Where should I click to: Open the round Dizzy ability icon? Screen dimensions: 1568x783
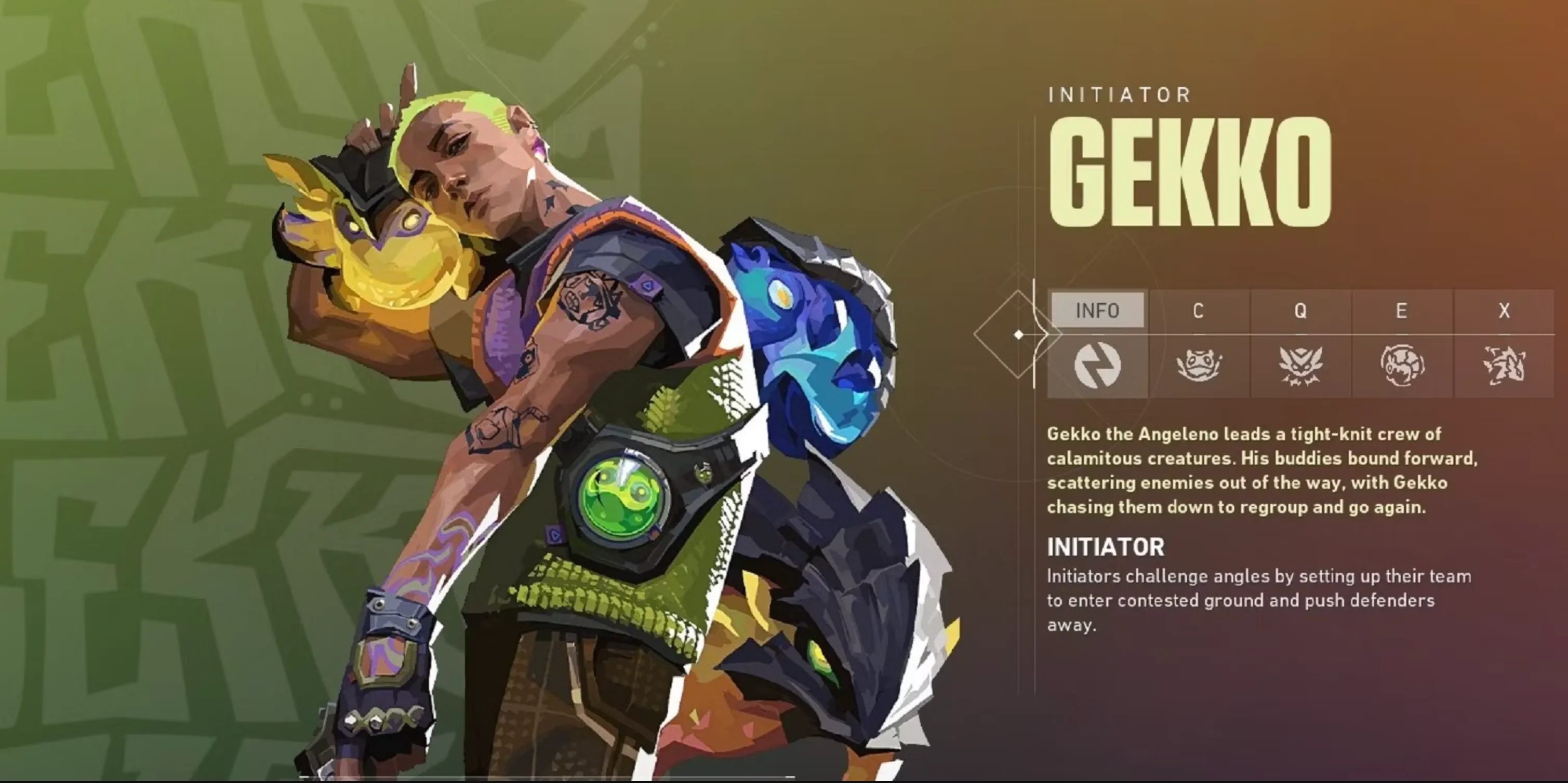[x=1402, y=366]
